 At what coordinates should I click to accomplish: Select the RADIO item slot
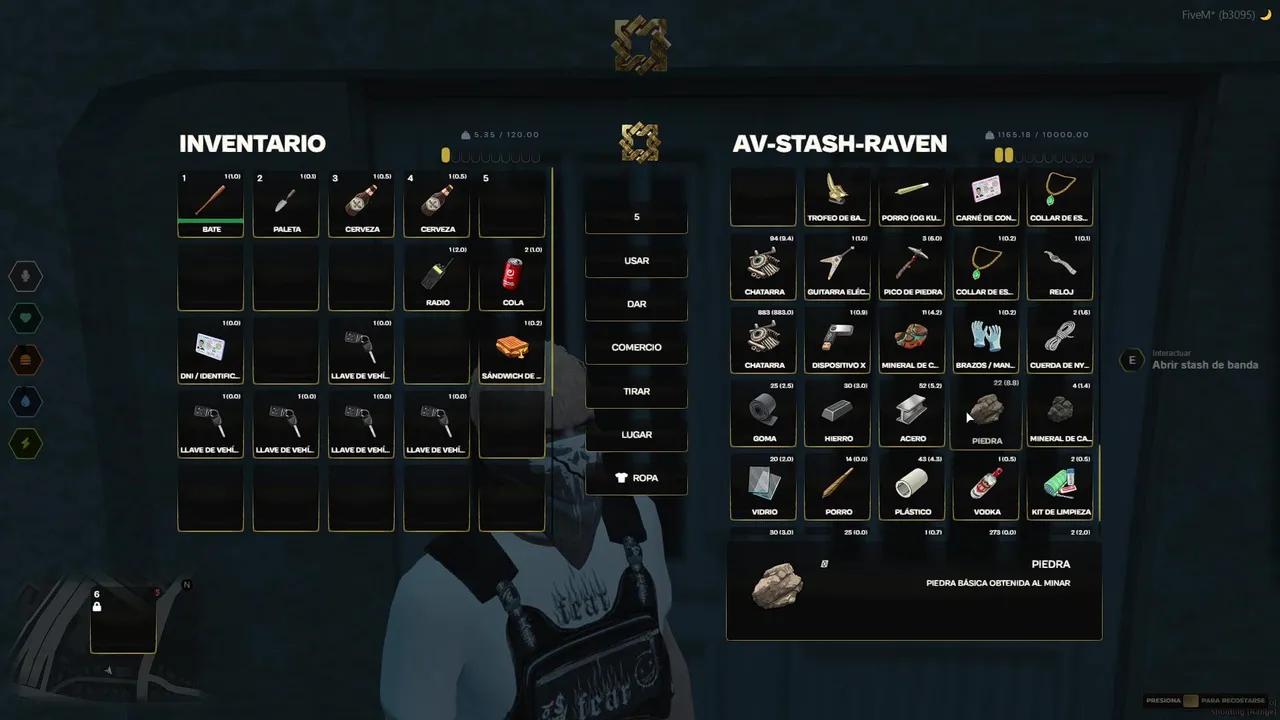coord(437,277)
